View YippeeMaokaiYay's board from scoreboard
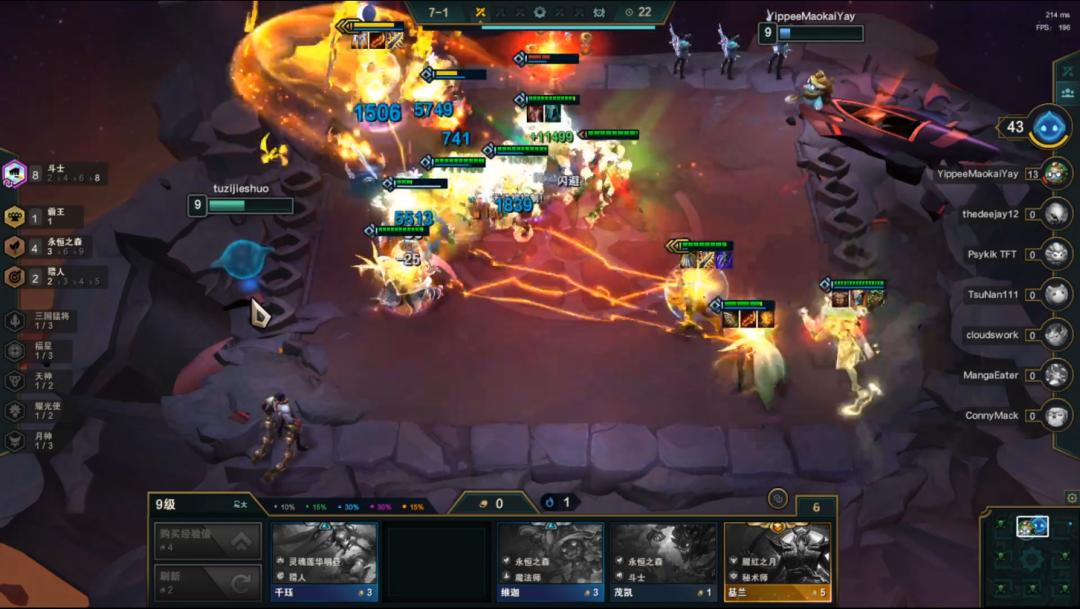 (x=1056, y=173)
